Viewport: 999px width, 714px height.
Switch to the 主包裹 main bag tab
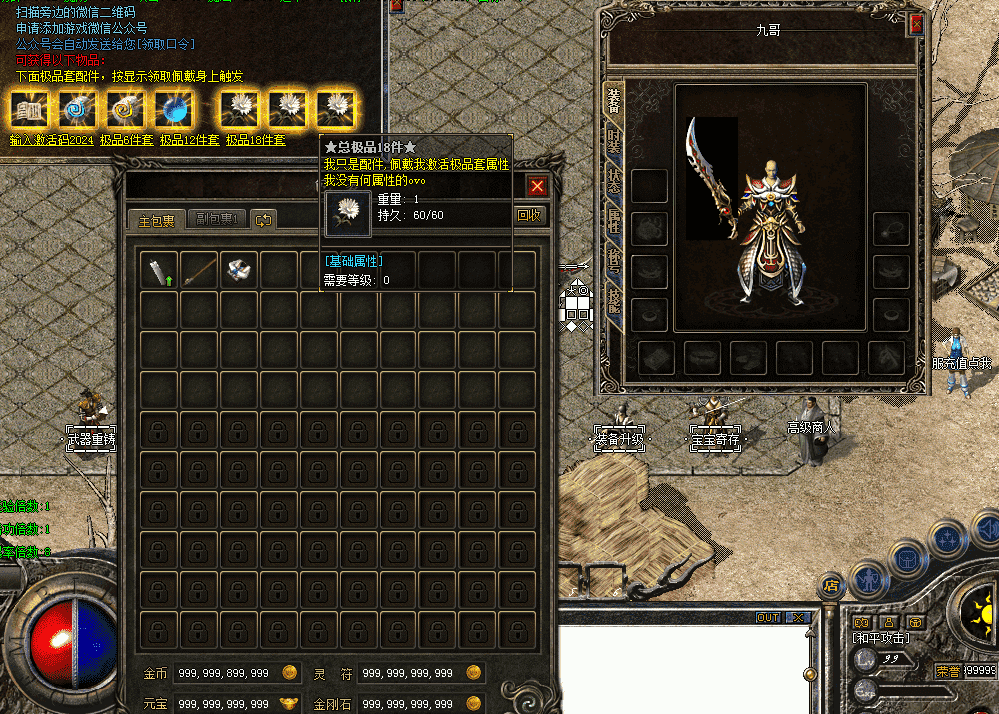pos(156,220)
